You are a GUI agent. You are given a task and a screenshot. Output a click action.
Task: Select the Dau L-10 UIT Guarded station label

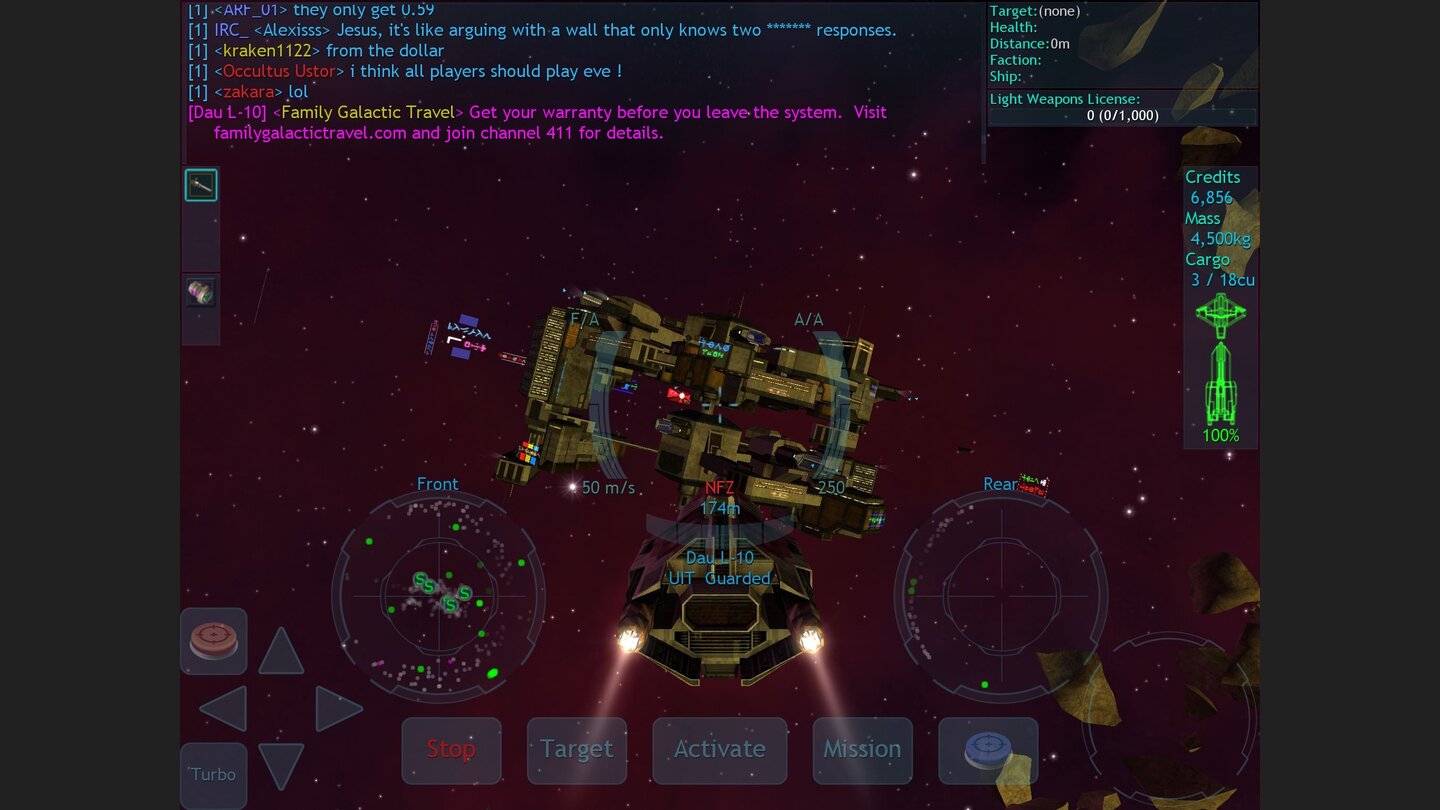[719, 568]
